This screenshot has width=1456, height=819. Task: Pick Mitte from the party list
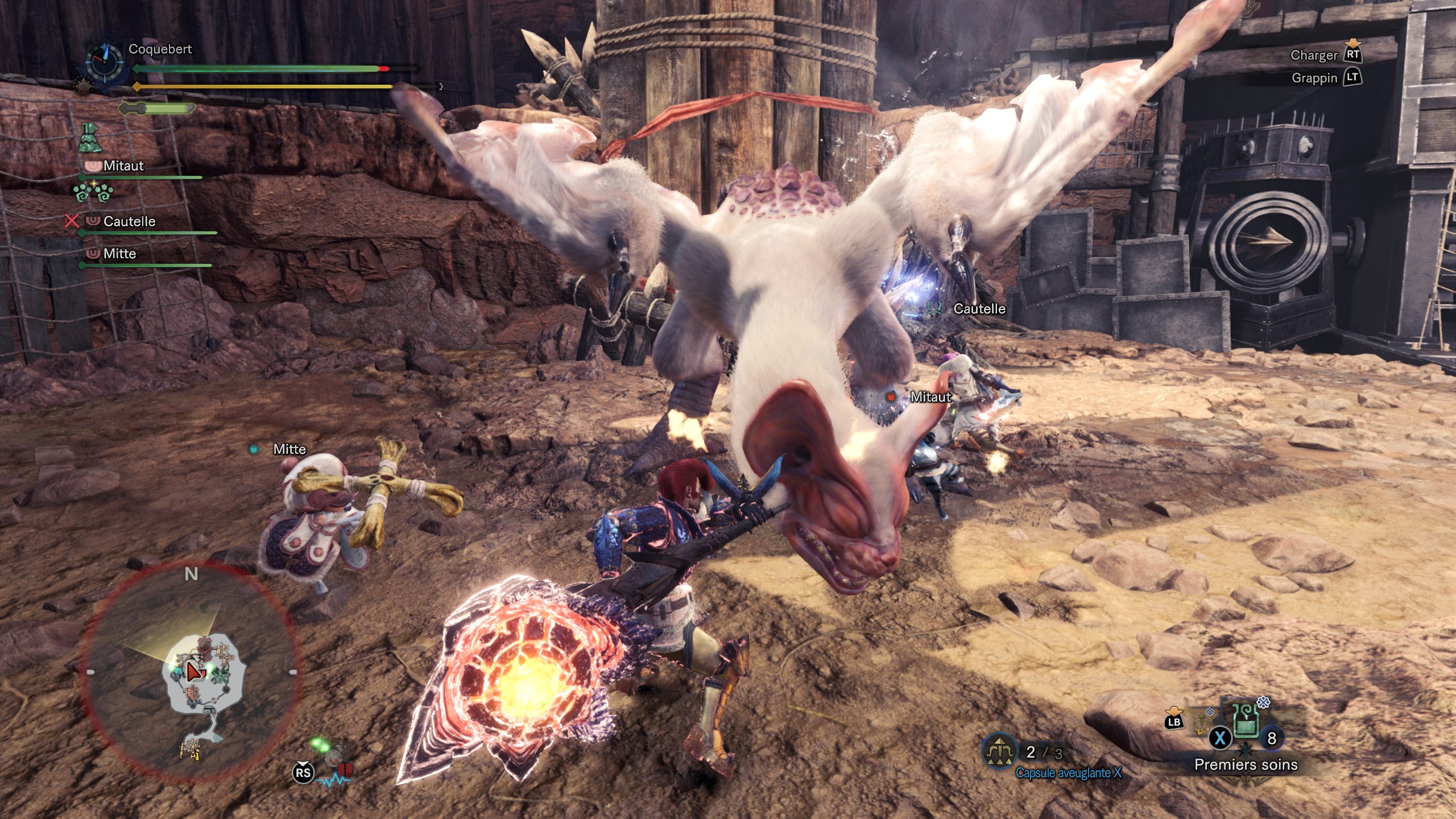point(119,254)
